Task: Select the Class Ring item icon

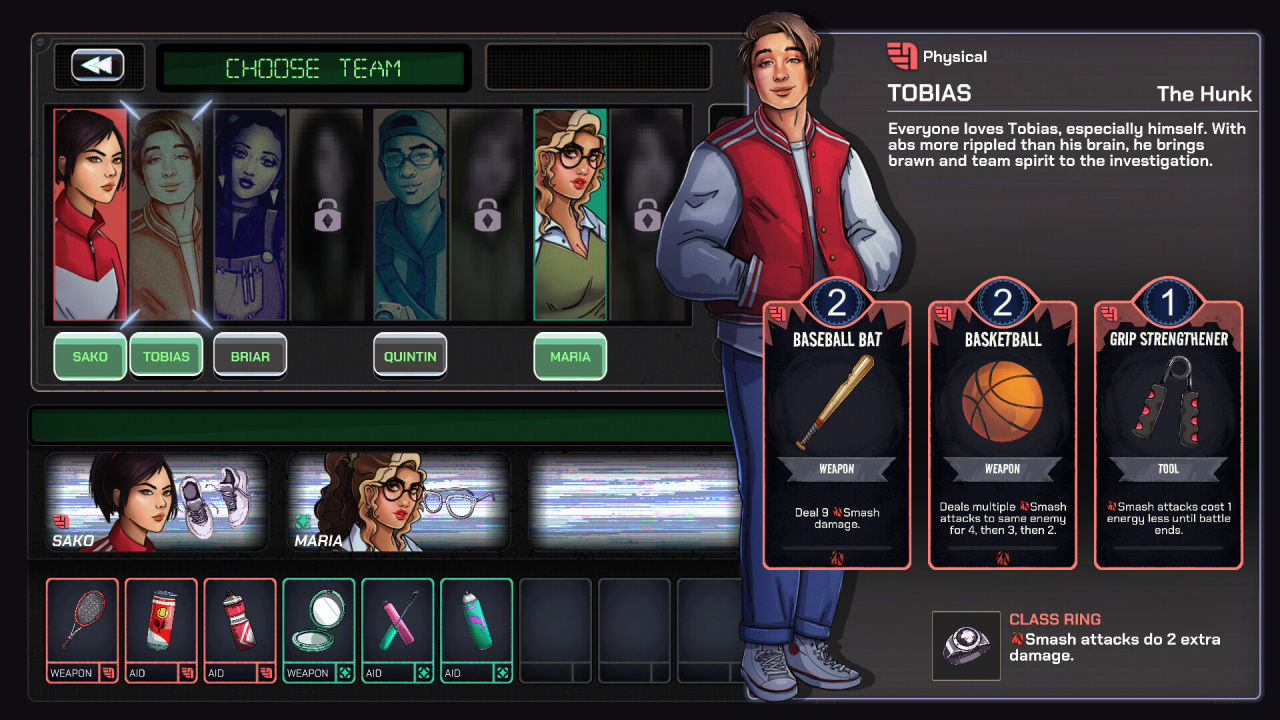Action: pyautogui.click(x=966, y=646)
